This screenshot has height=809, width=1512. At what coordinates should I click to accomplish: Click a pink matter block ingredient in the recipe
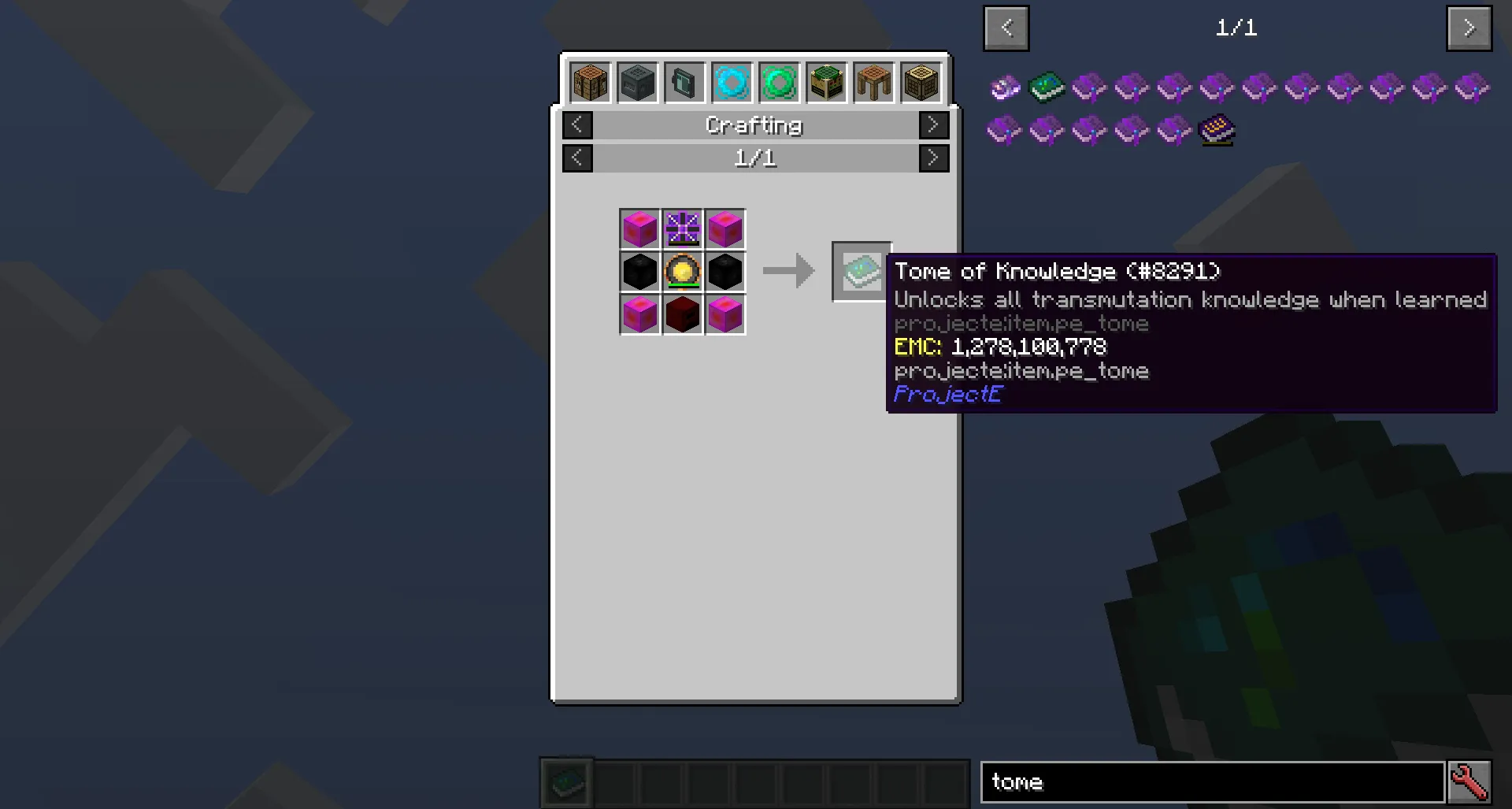pos(639,229)
